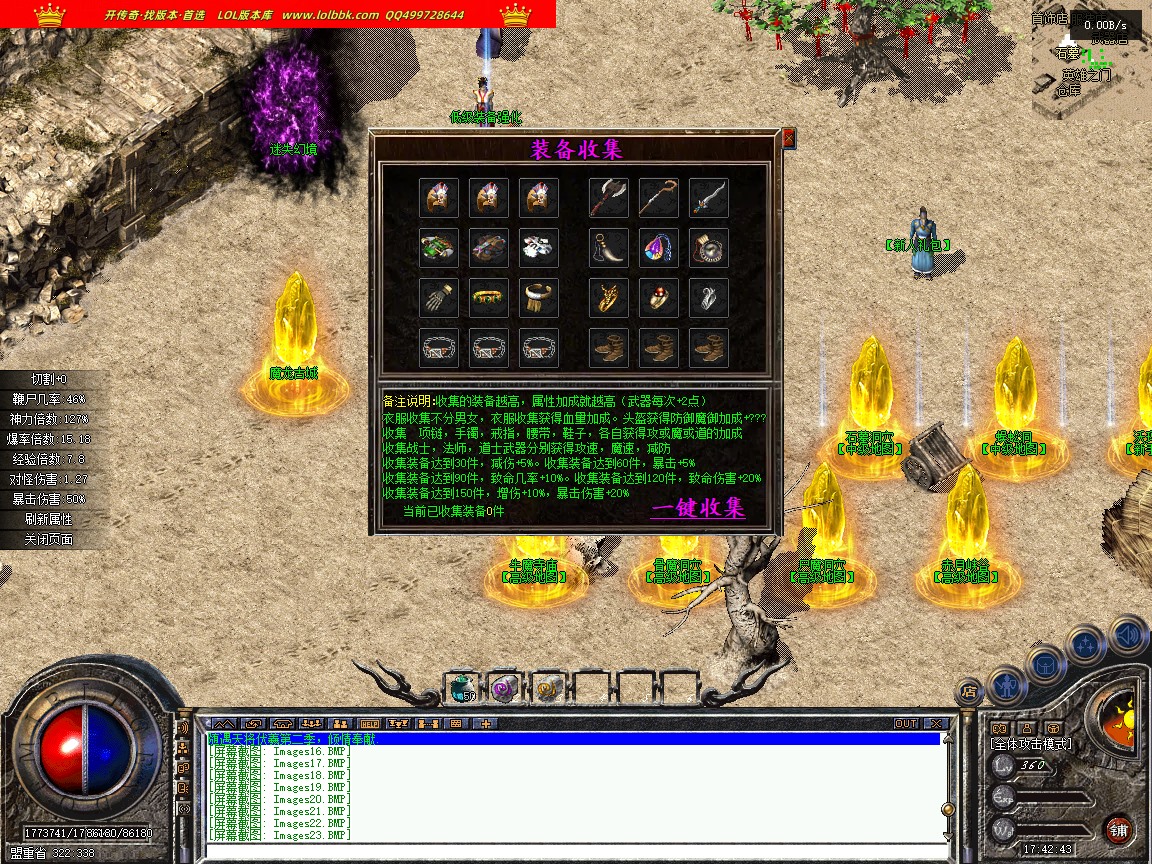Open the red 铺 stall button
1152x864 pixels.
(x=1119, y=829)
